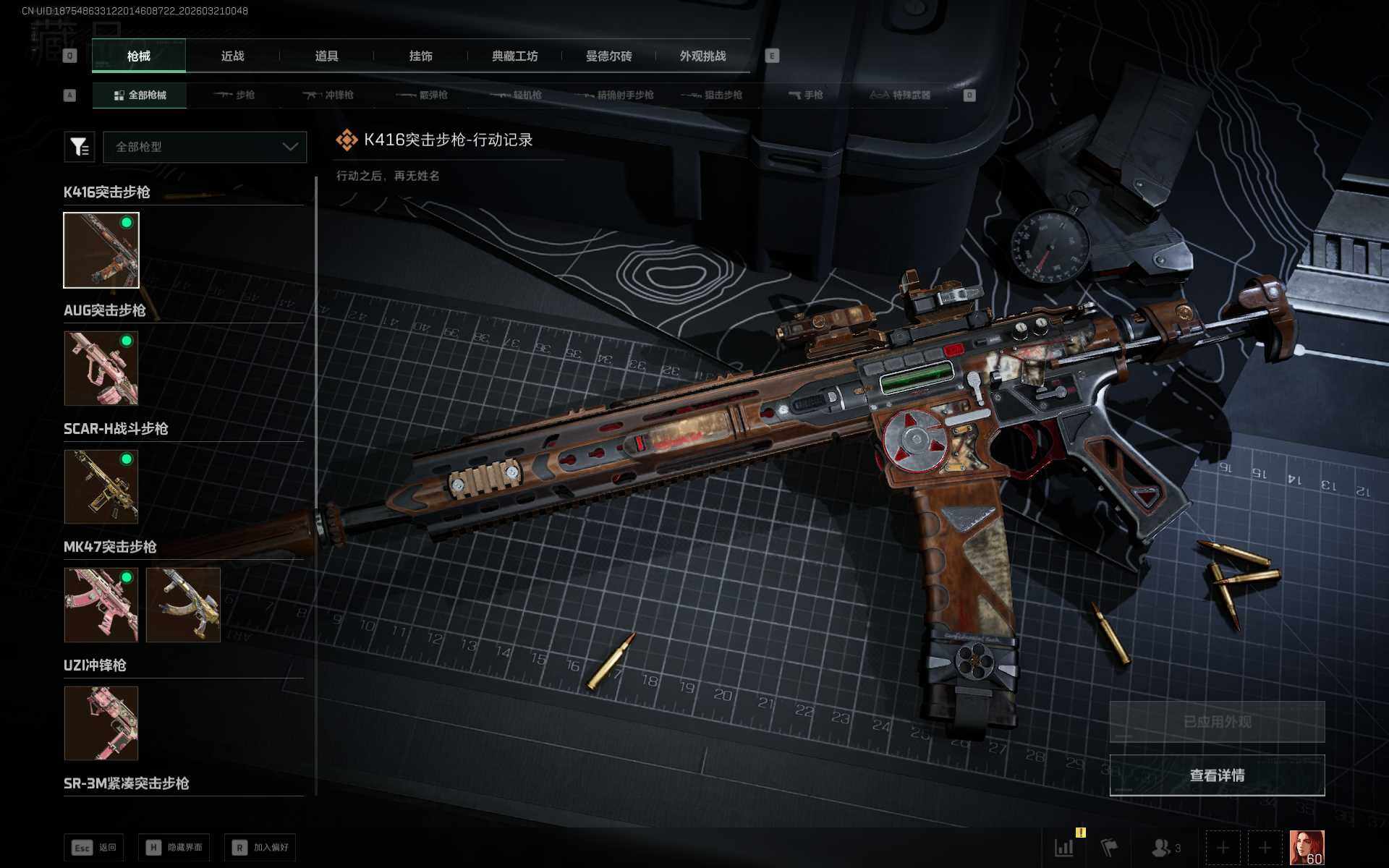The image size is (1389, 868).
Task: Open the 道具 items tab
Action: [326, 56]
